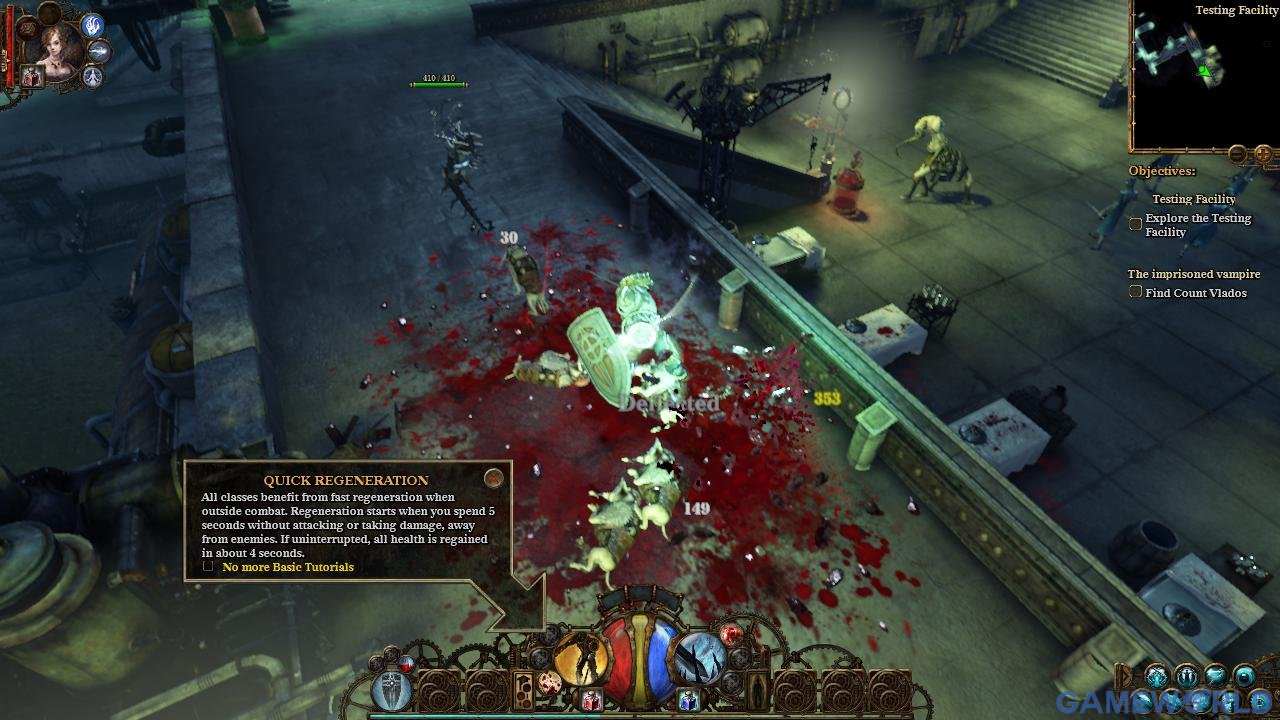1280x720 pixels.
Task: Activate the shield skill on the hotbar
Action: tap(390, 692)
